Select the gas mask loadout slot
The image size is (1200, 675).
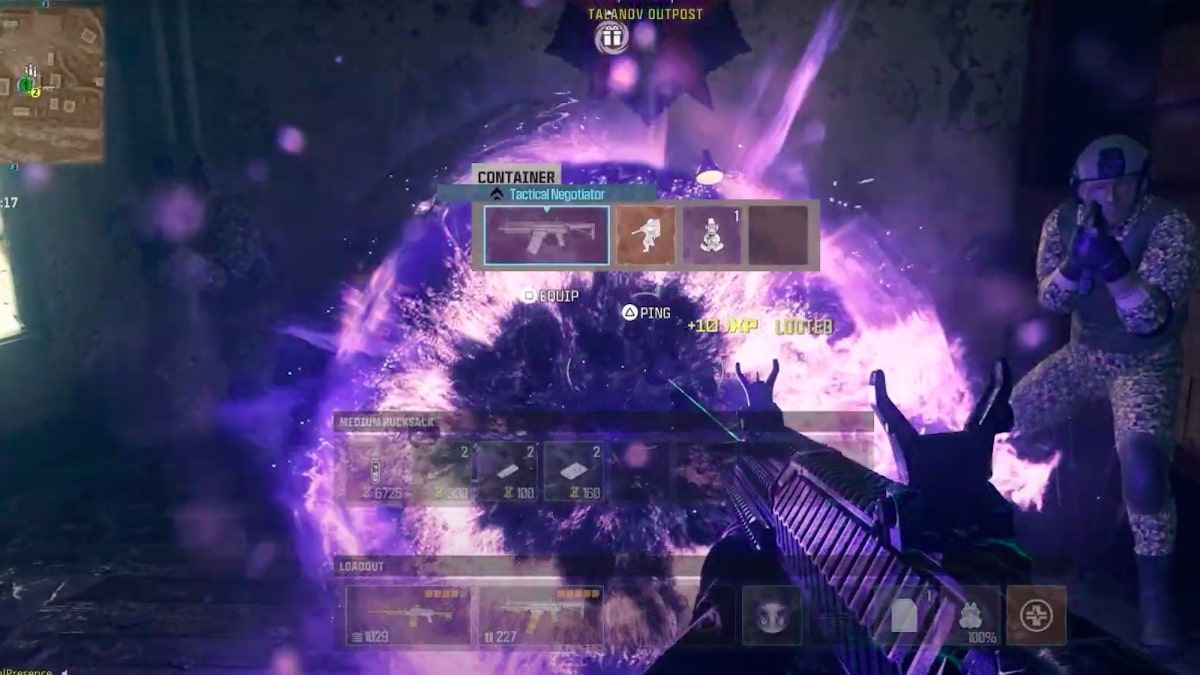pyautogui.click(x=771, y=615)
